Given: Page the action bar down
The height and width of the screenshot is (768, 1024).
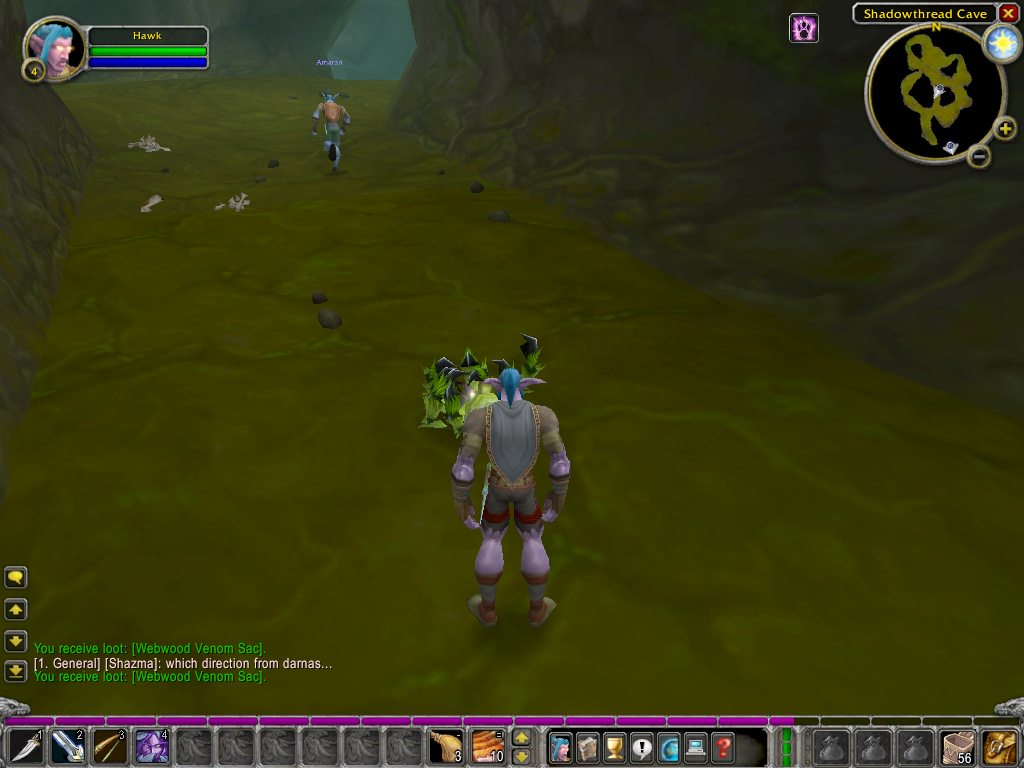Looking at the screenshot, I should pos(521,757).
